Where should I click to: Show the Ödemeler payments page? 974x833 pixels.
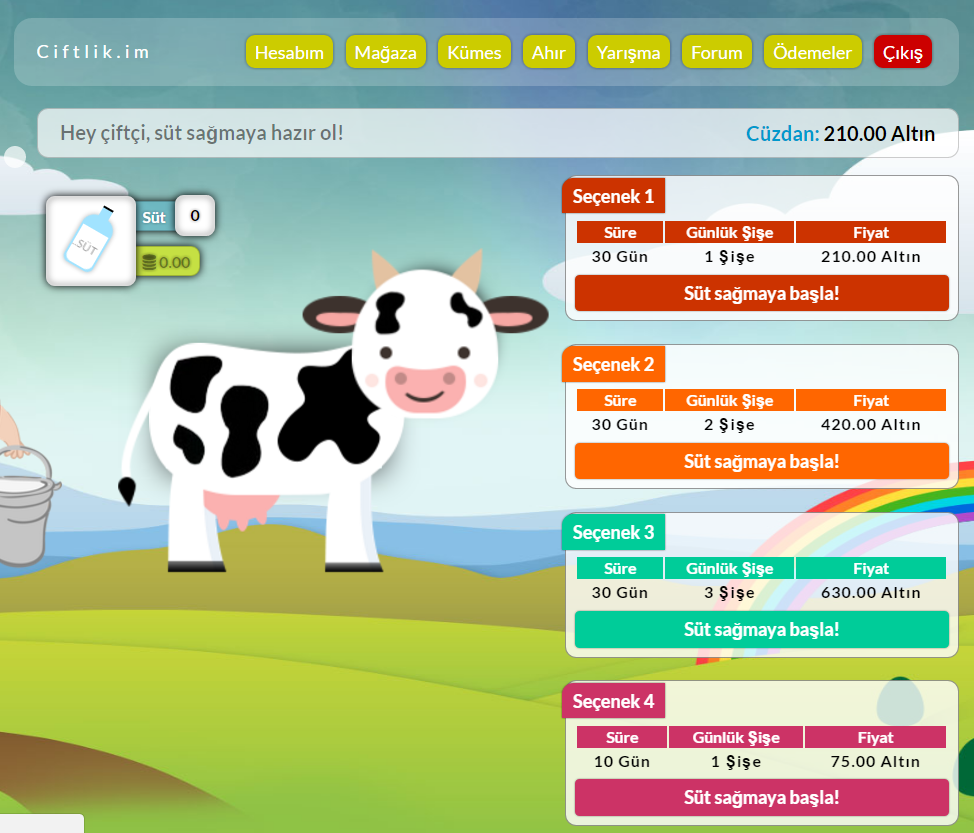point(813,53)
